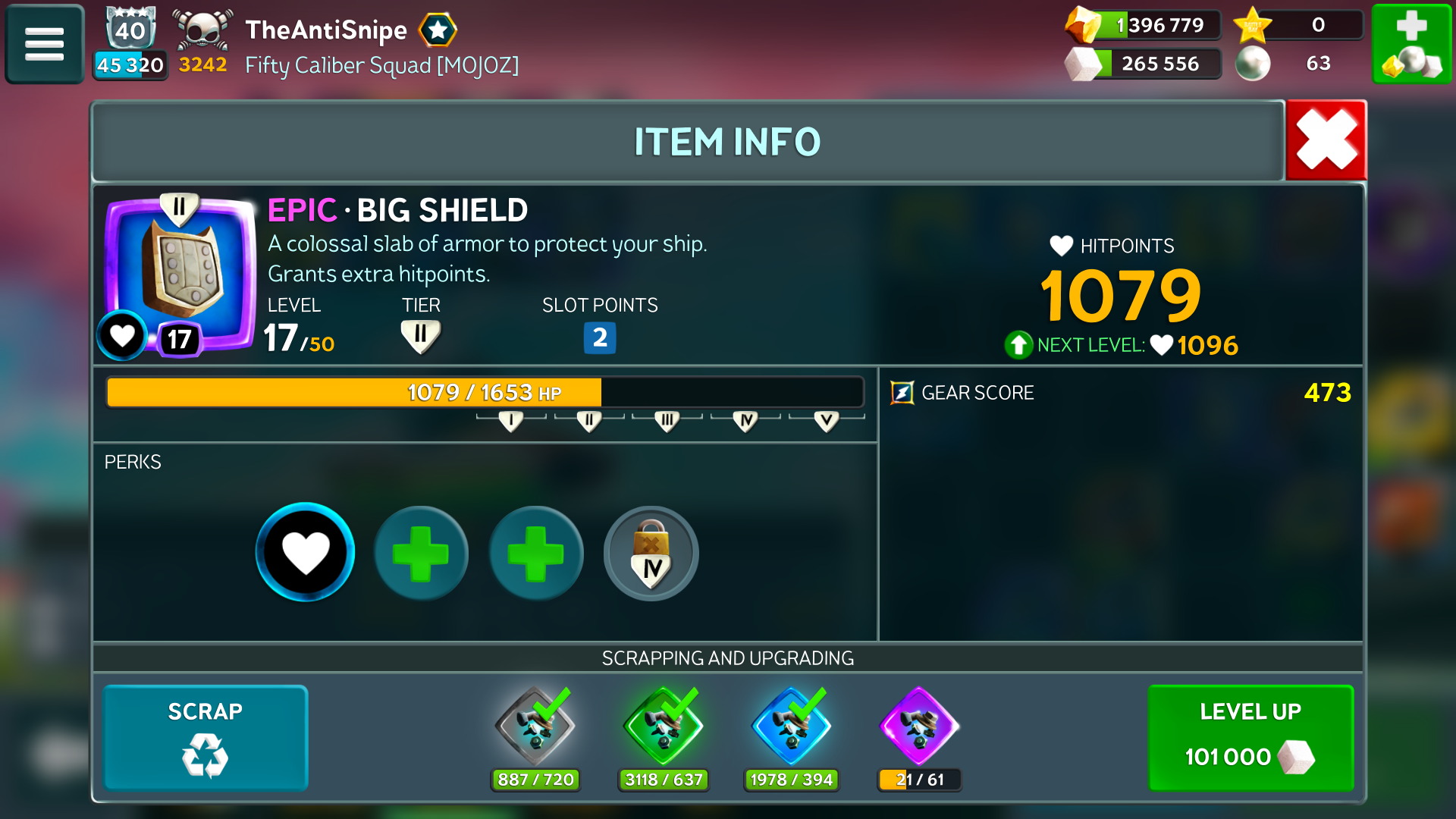Select the blue rare parts 1978/394
The width and height of the screenshot is (1456, 819).
click(x=791, y=728)
